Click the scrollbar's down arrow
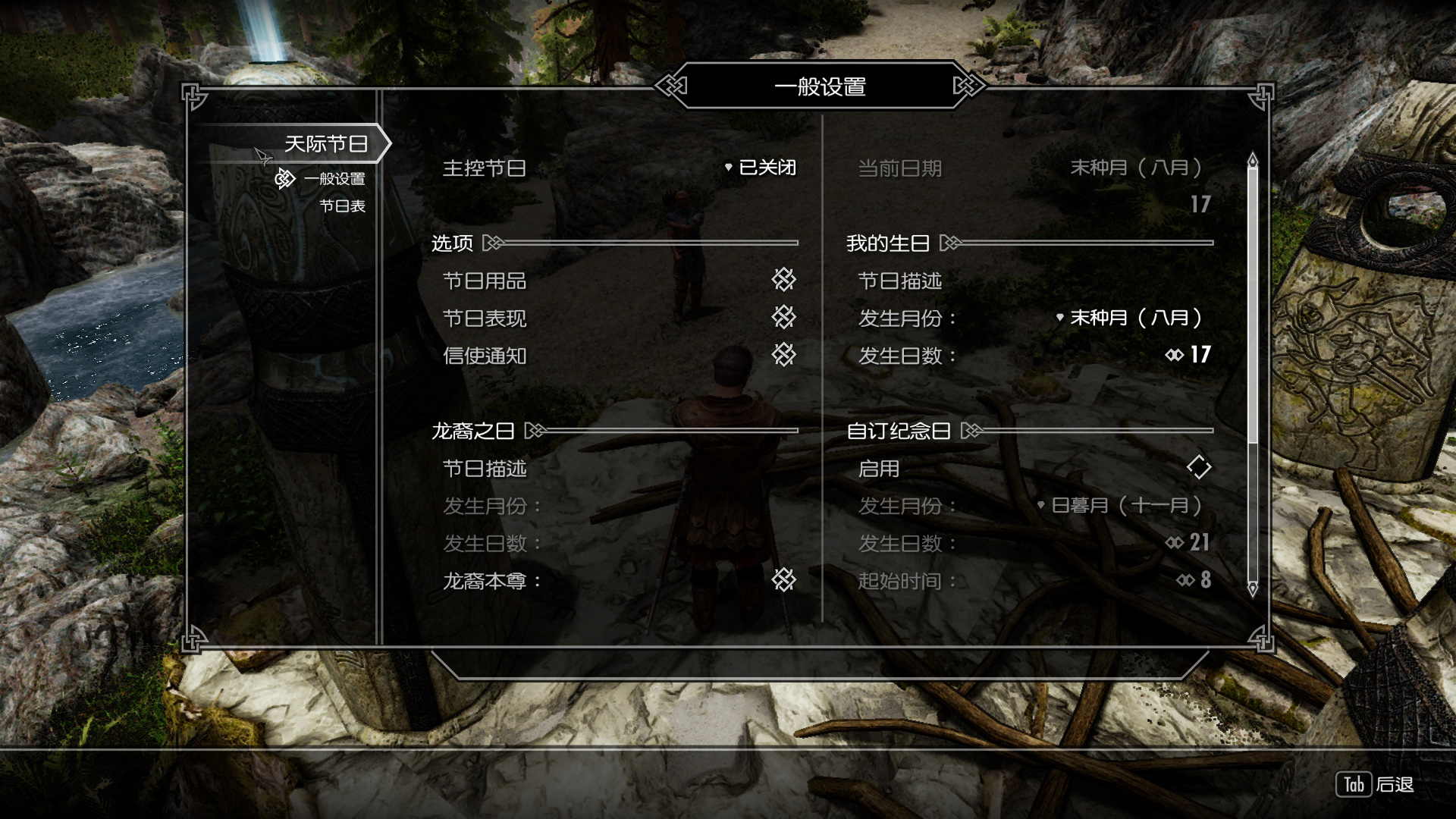 (1252, 588)
